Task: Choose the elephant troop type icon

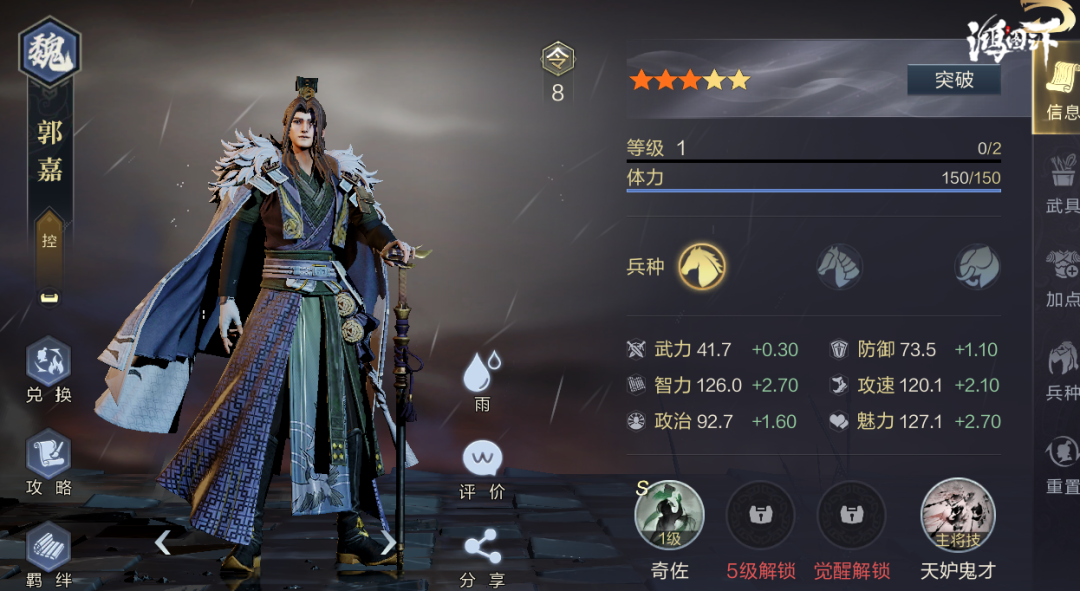Action: point(976,267)
